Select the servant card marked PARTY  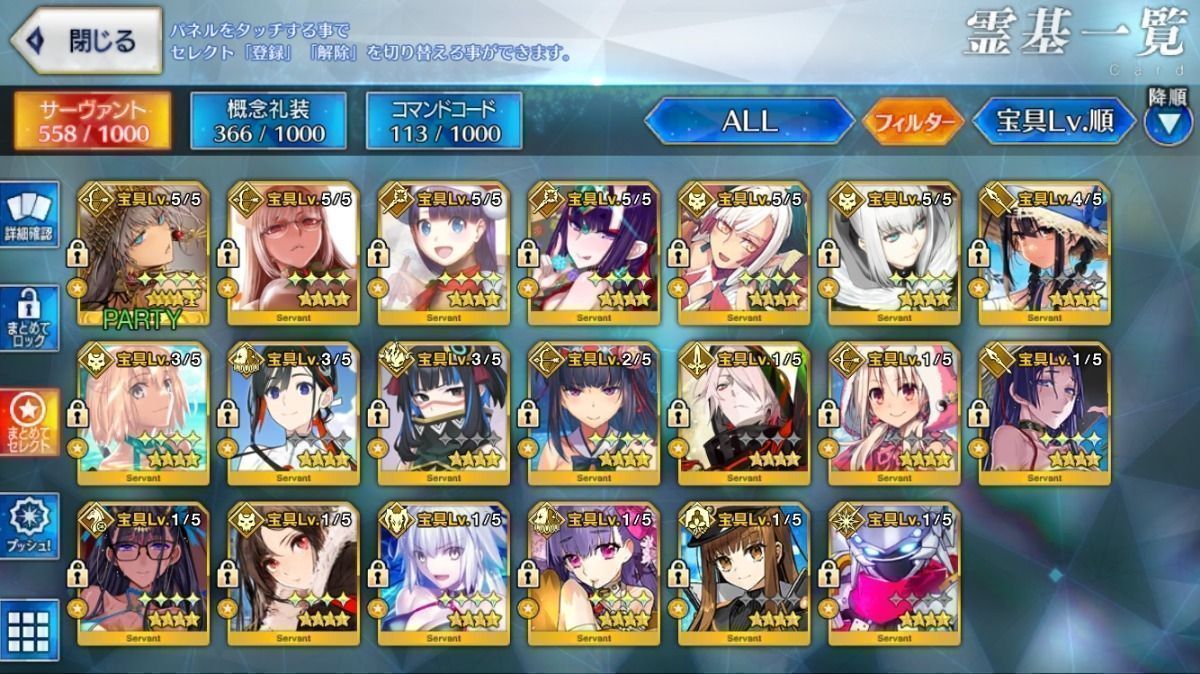143,253
